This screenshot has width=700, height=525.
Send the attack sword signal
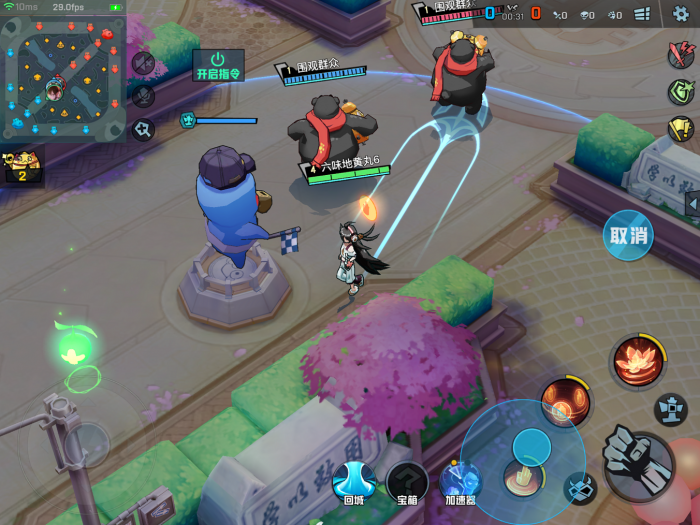point(681,56)
